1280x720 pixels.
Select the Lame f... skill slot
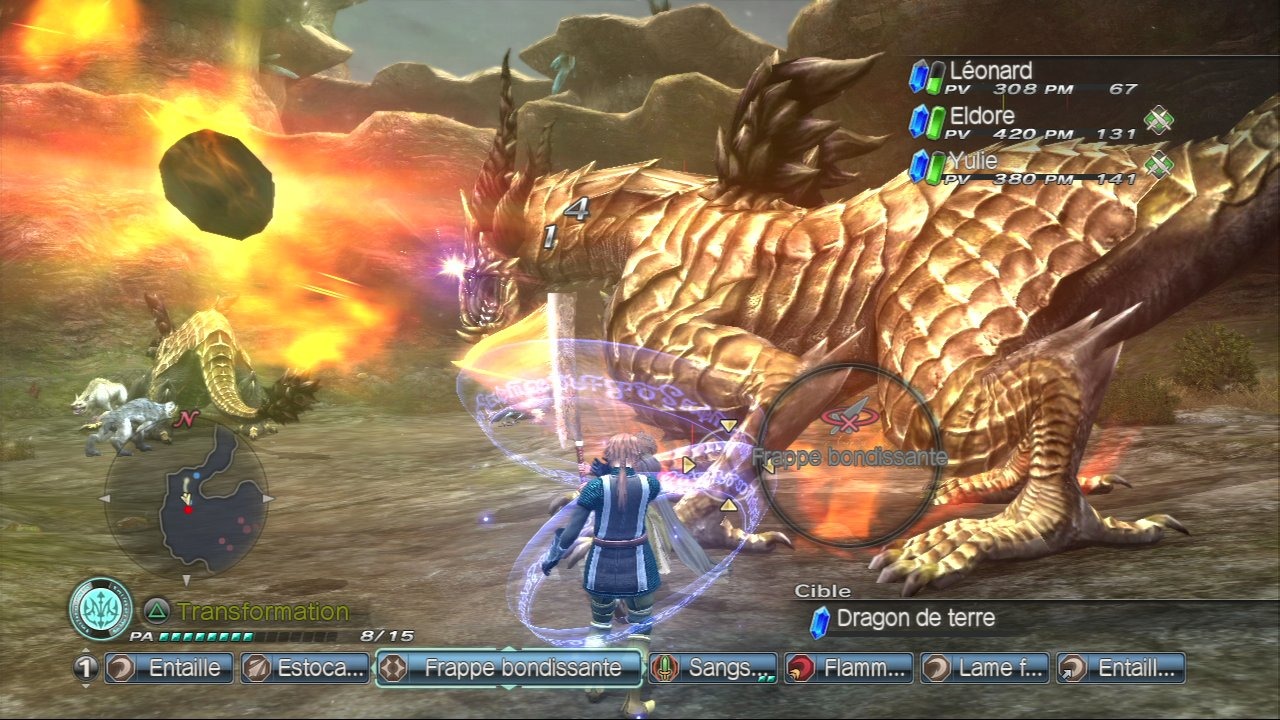[x=985, y=668]
